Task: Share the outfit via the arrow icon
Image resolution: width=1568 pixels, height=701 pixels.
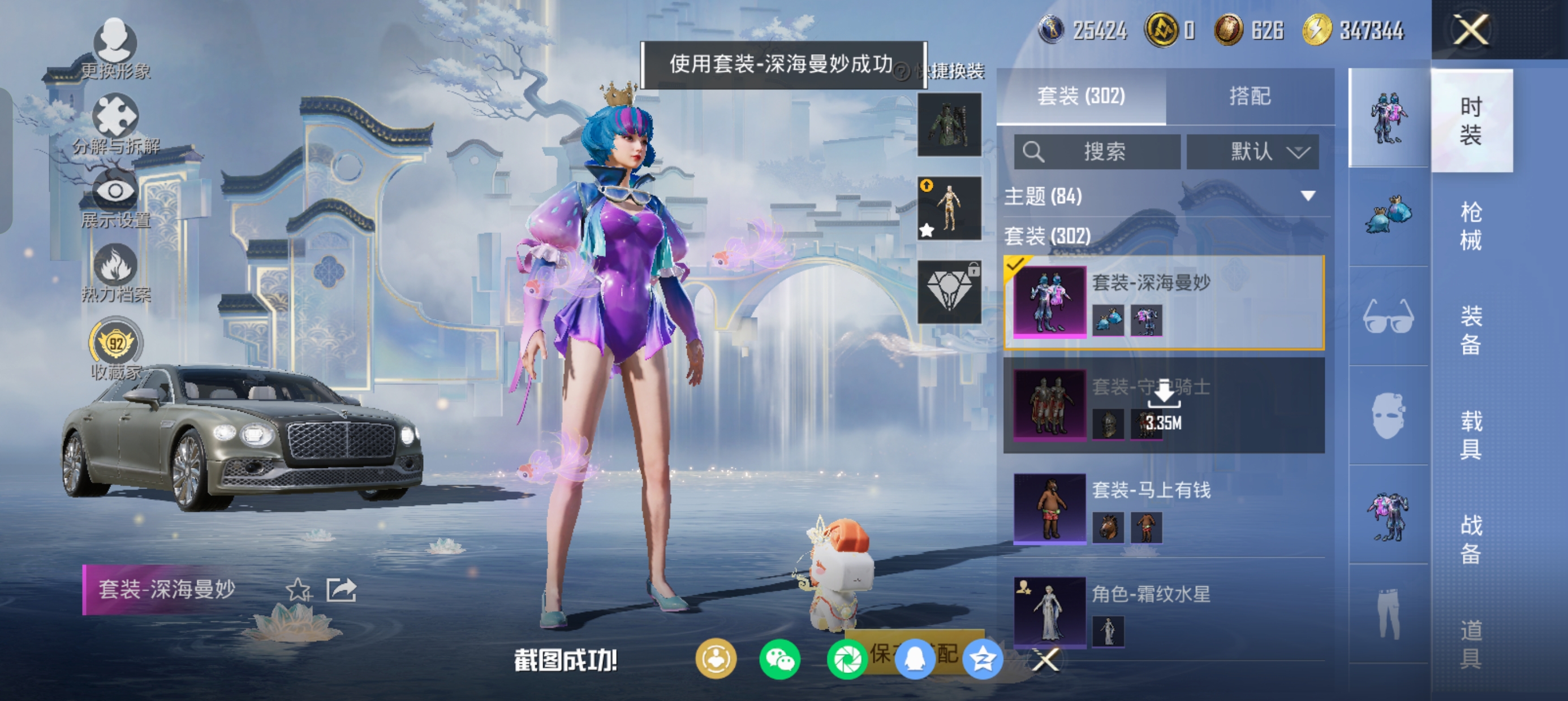Action: tap(341, 590)
